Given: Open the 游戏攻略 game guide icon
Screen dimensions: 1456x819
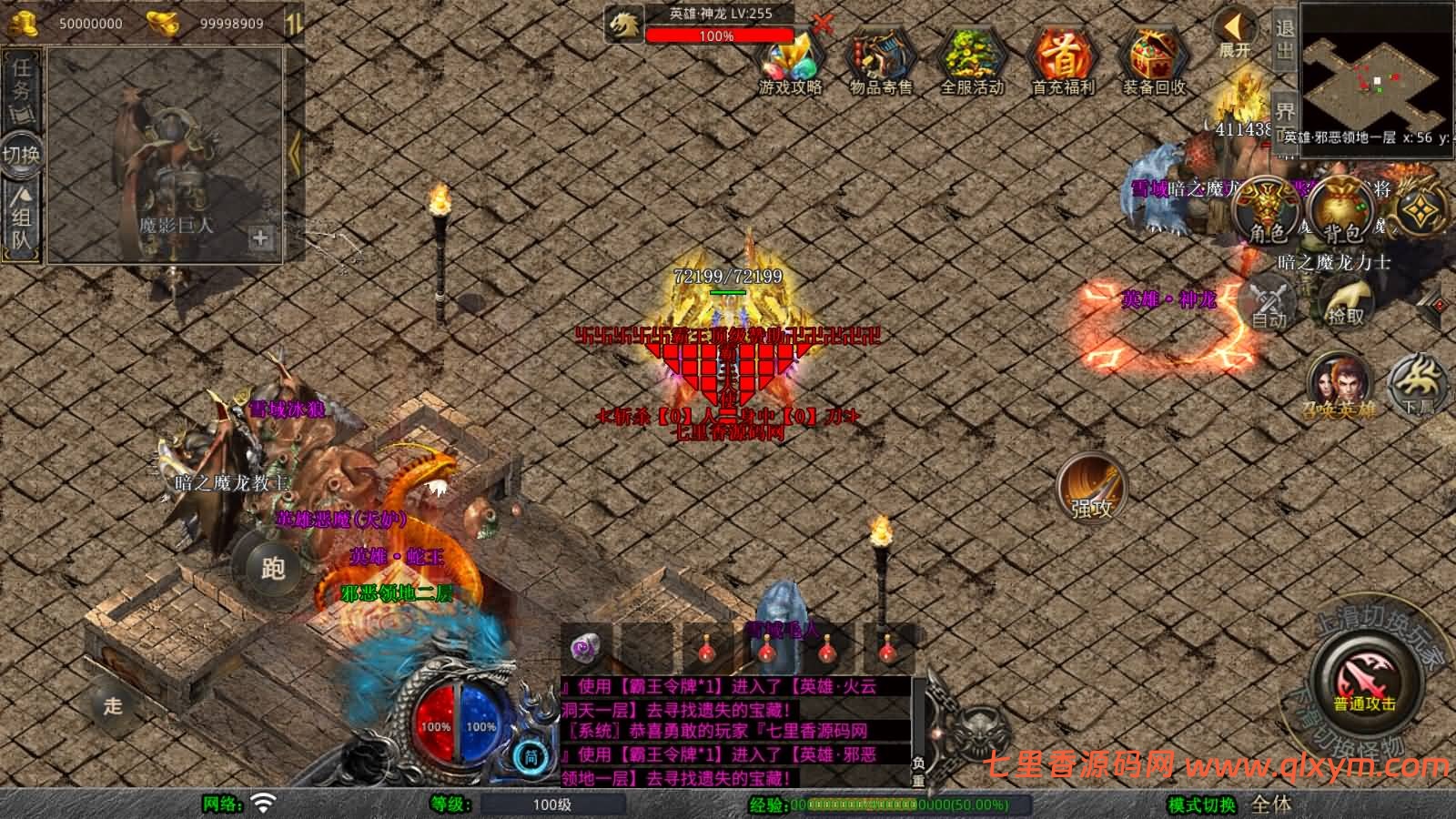Looking at the screenshot, I should tap(790, 63).
